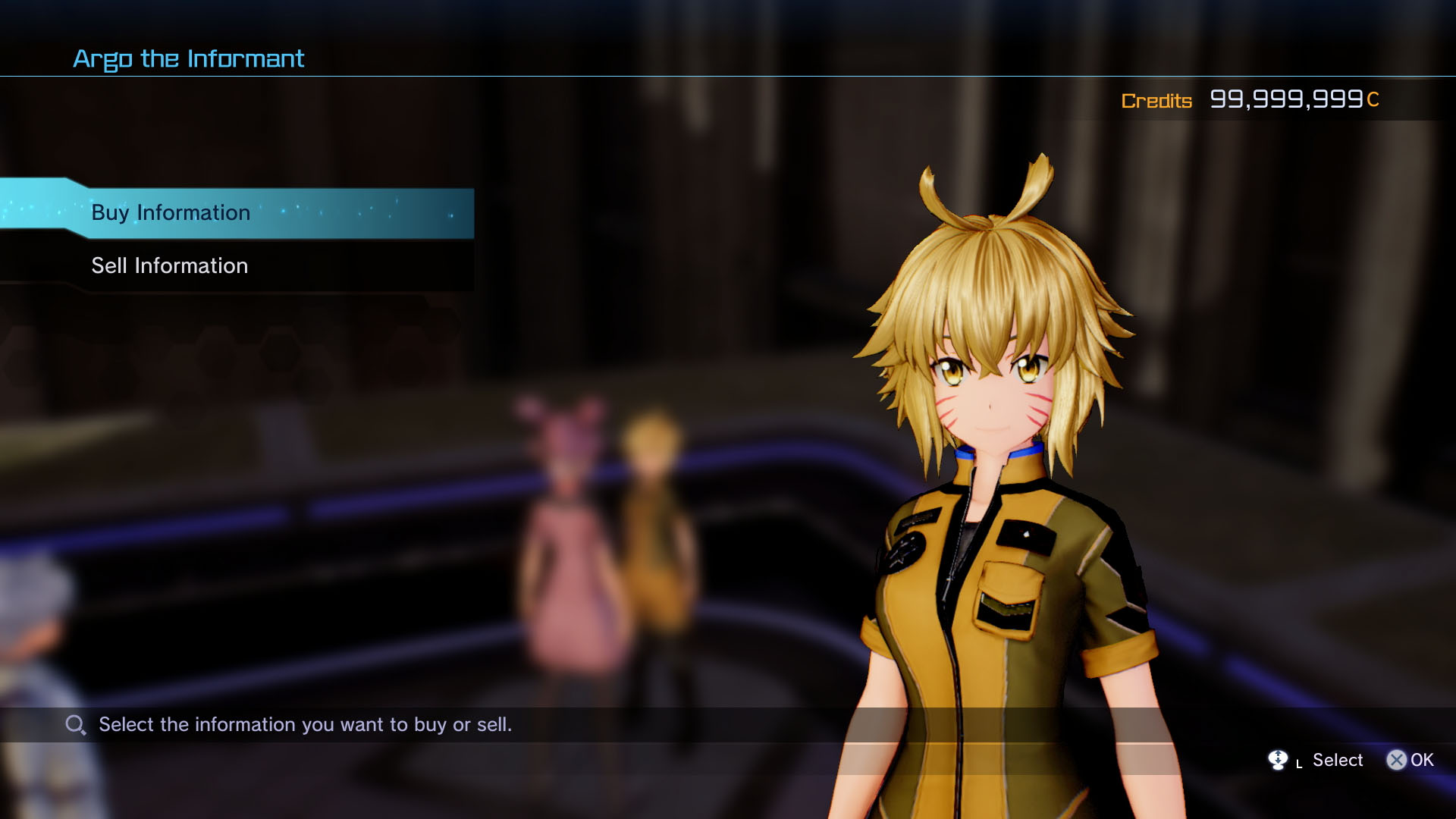
Task: Click the orange Credits label icon
Action: [1156, 101]
